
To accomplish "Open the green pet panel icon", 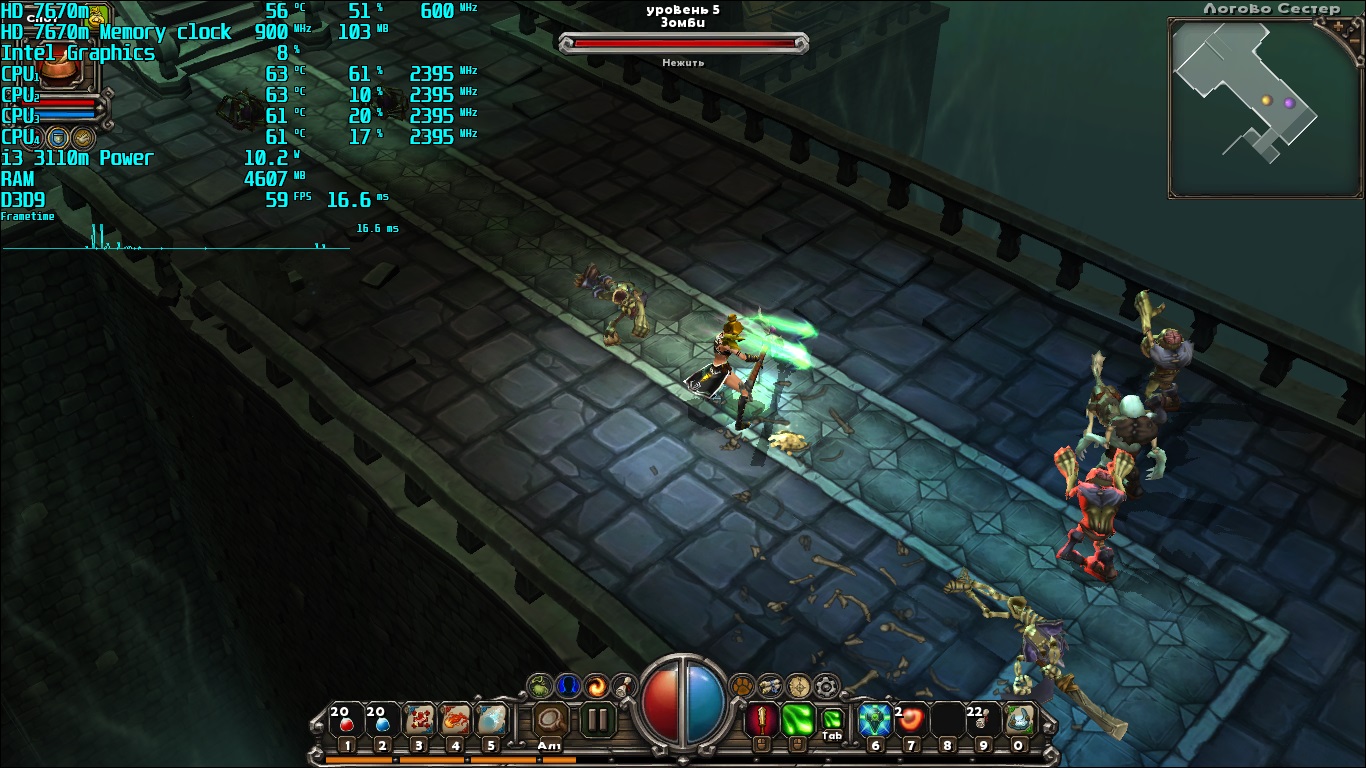I will (x=540, y=686).
